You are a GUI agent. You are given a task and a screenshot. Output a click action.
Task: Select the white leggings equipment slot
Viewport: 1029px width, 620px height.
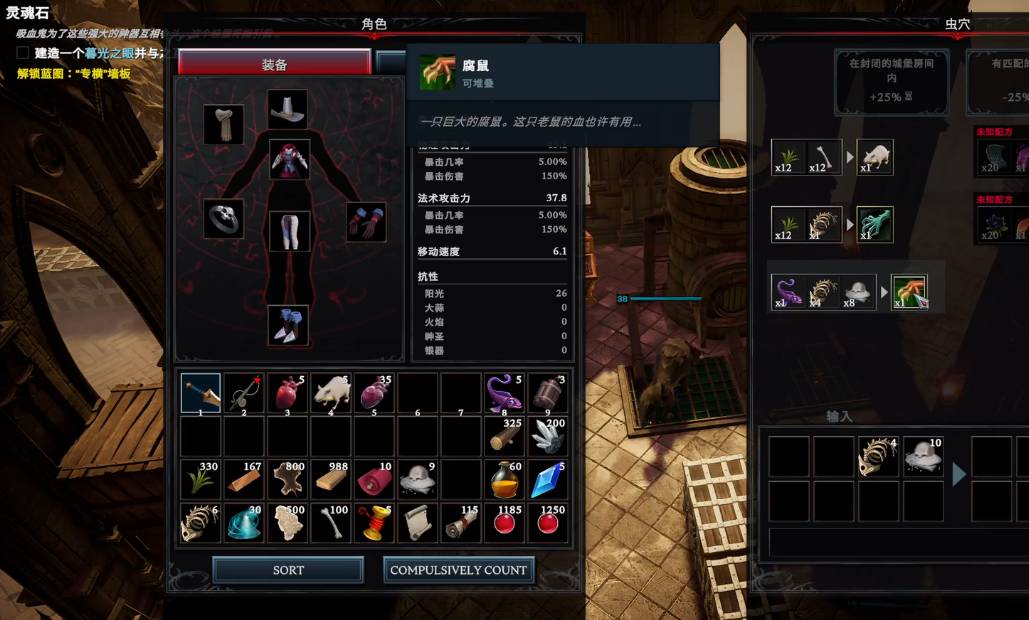pos(289,231)
